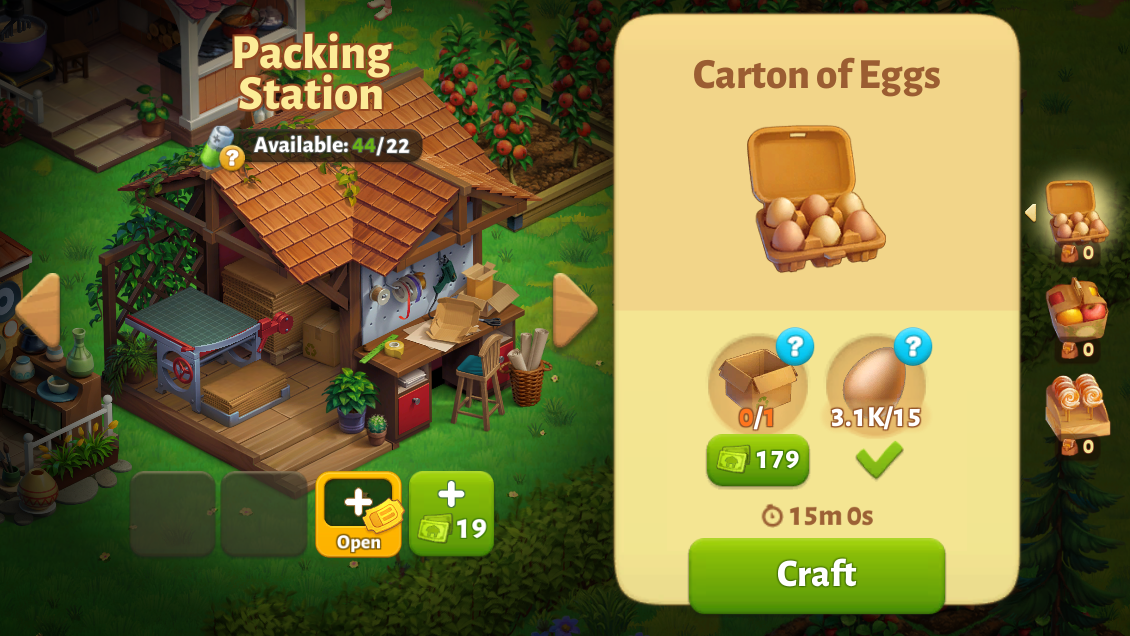The image size is (1130, 636).
Task: Open the queue slot using a ticket
Action: point(358,513)
